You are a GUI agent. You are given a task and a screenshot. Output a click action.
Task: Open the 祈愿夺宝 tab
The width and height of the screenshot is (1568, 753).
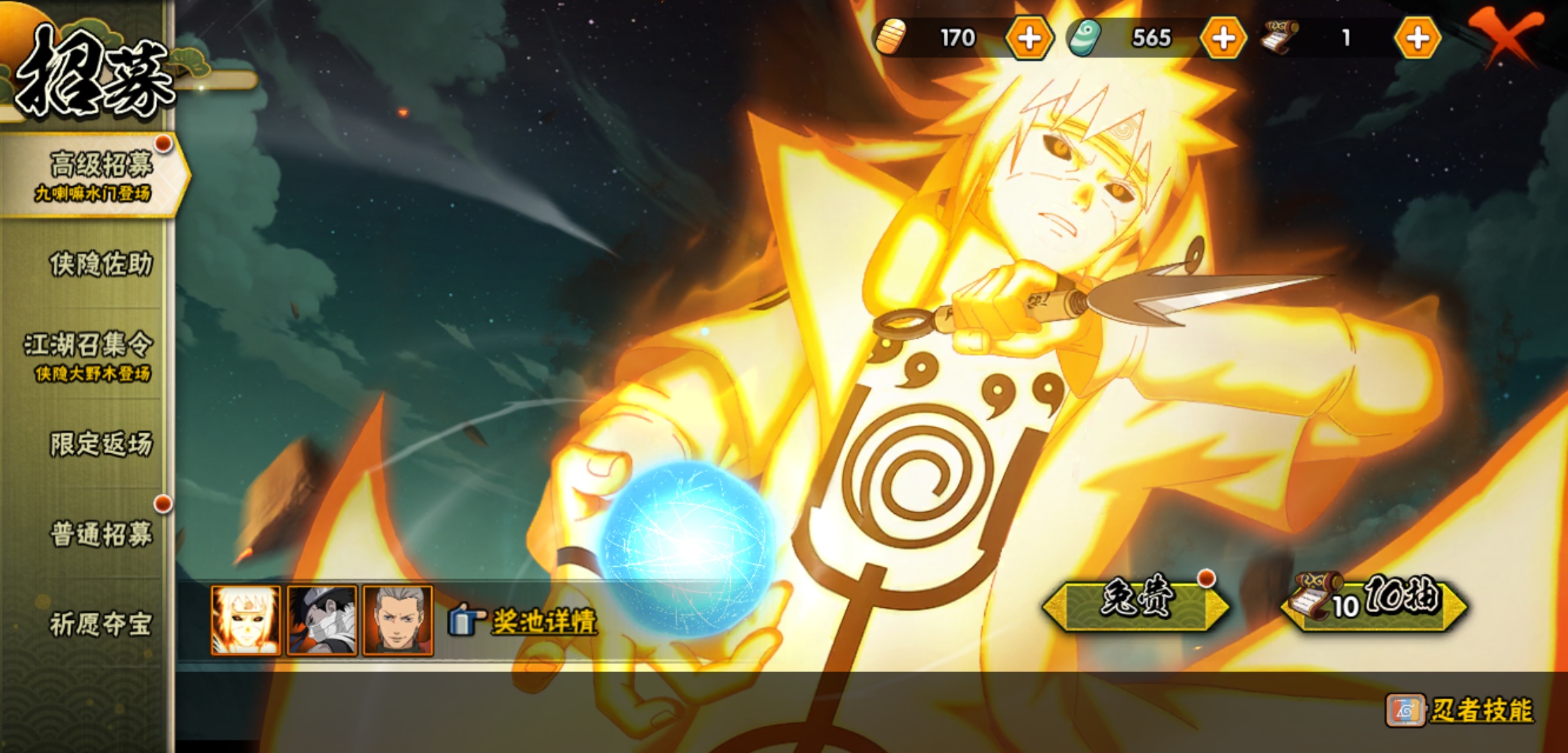pos(100,624)
